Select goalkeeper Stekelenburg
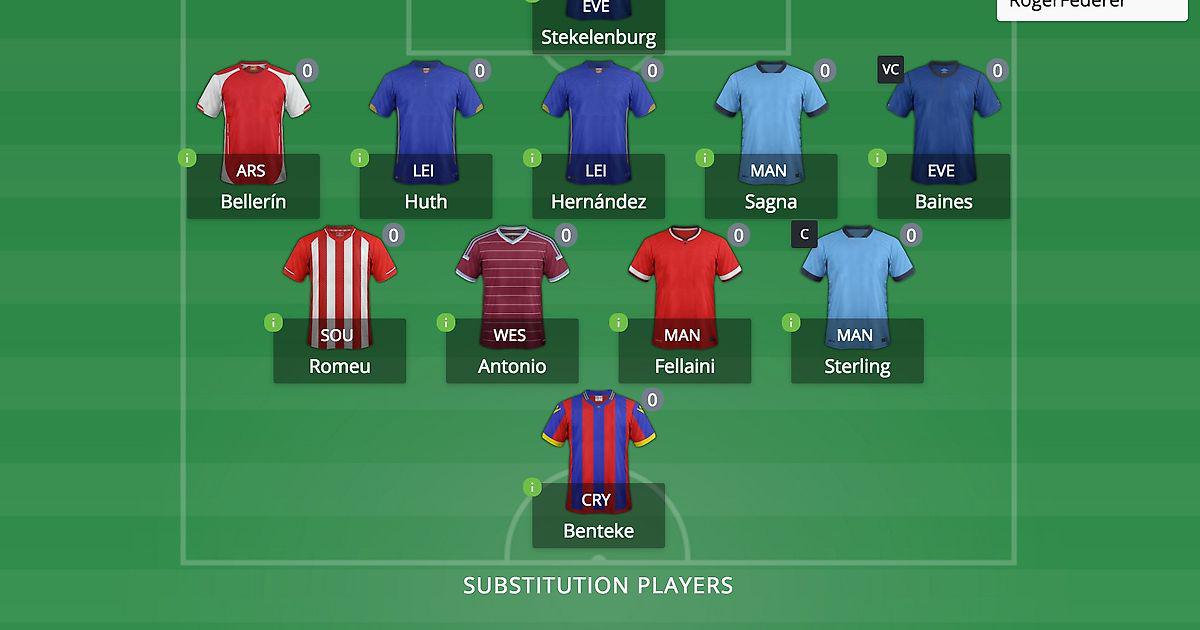The height and width of the screenshot is (630, 1200). tap(598, 30)
